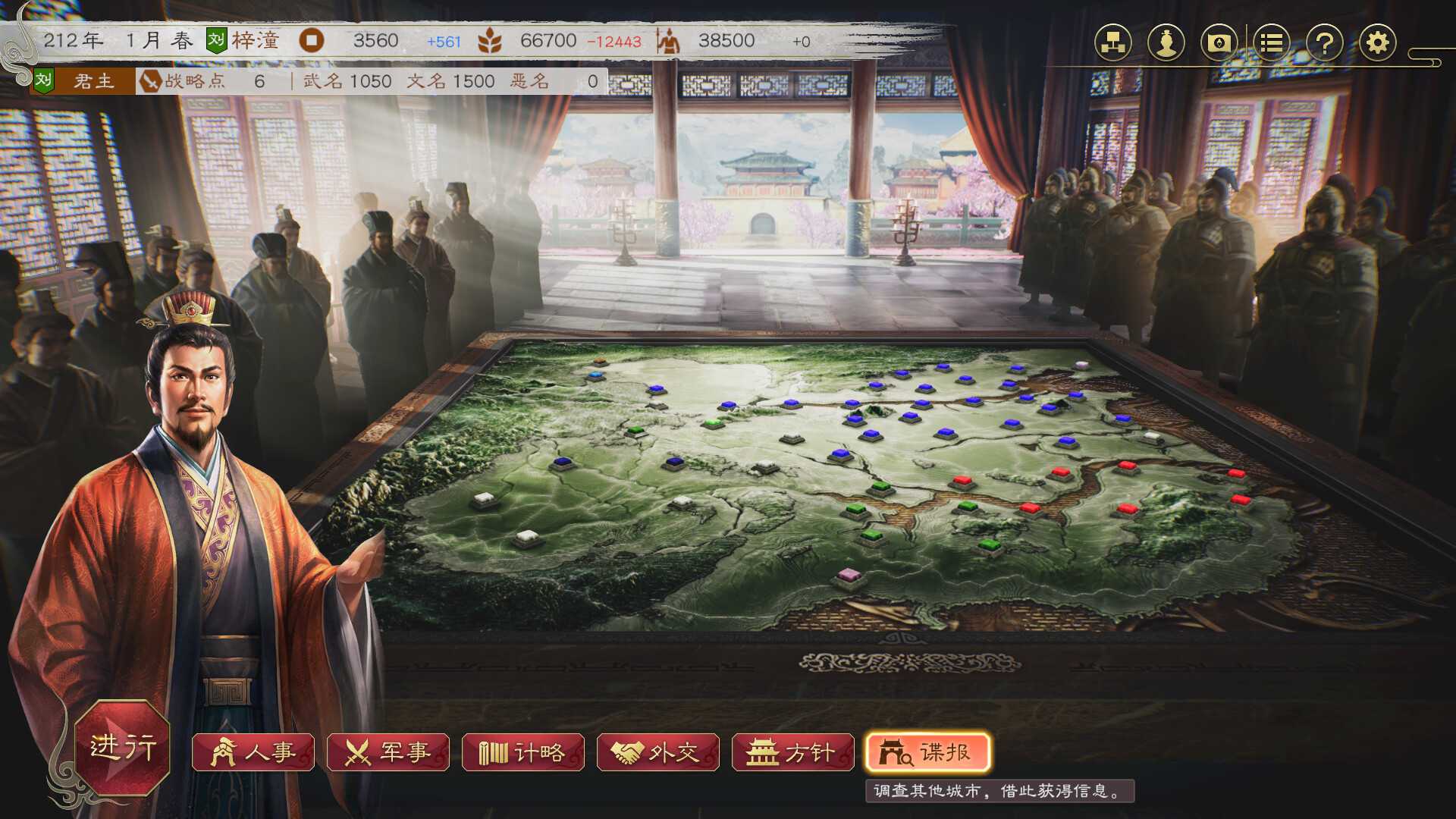Open officer info via portrait icon

click(1166, 43)
